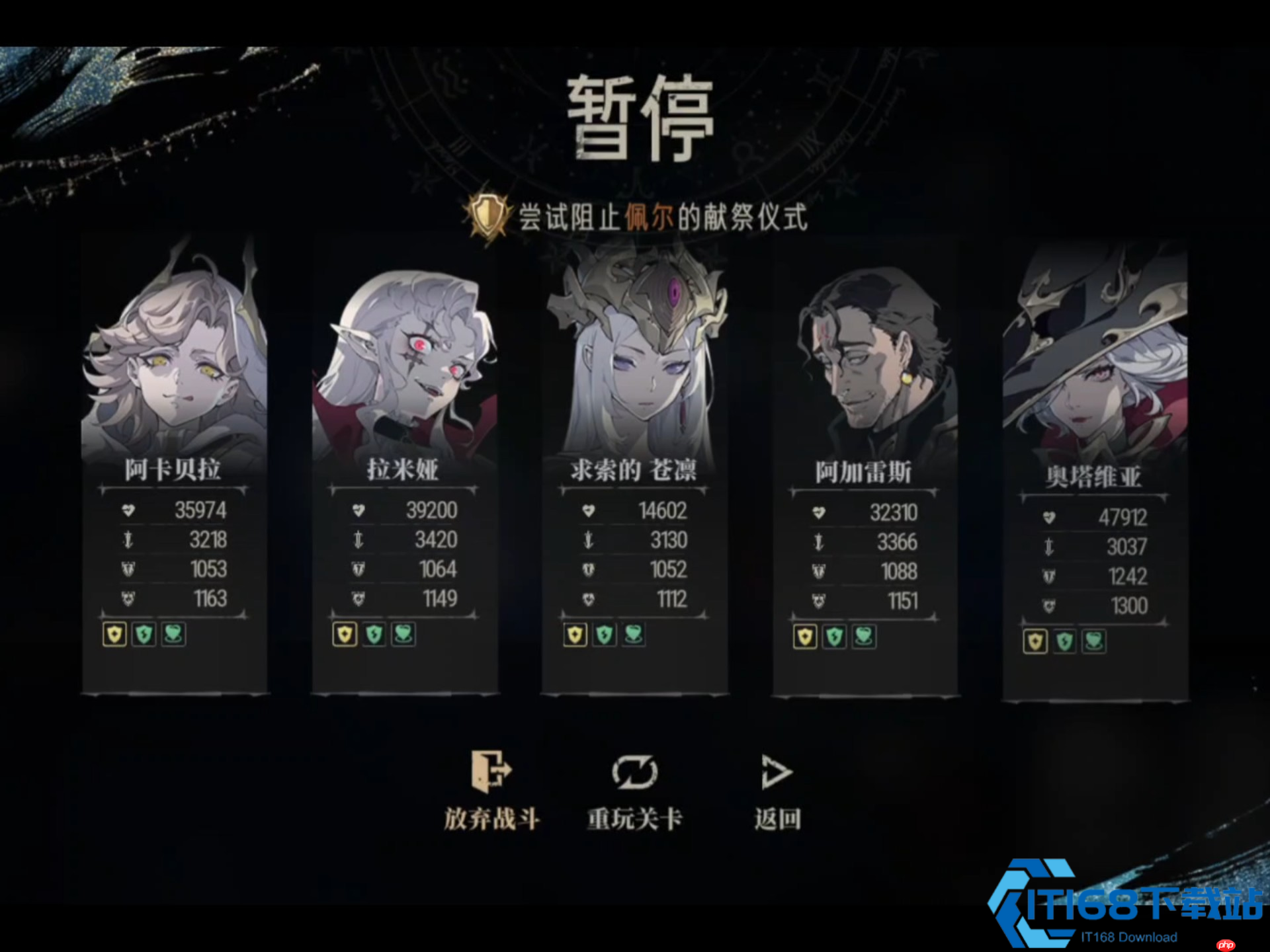Click the heart icon on 求索的苍凛's card

tap(589, 510)
